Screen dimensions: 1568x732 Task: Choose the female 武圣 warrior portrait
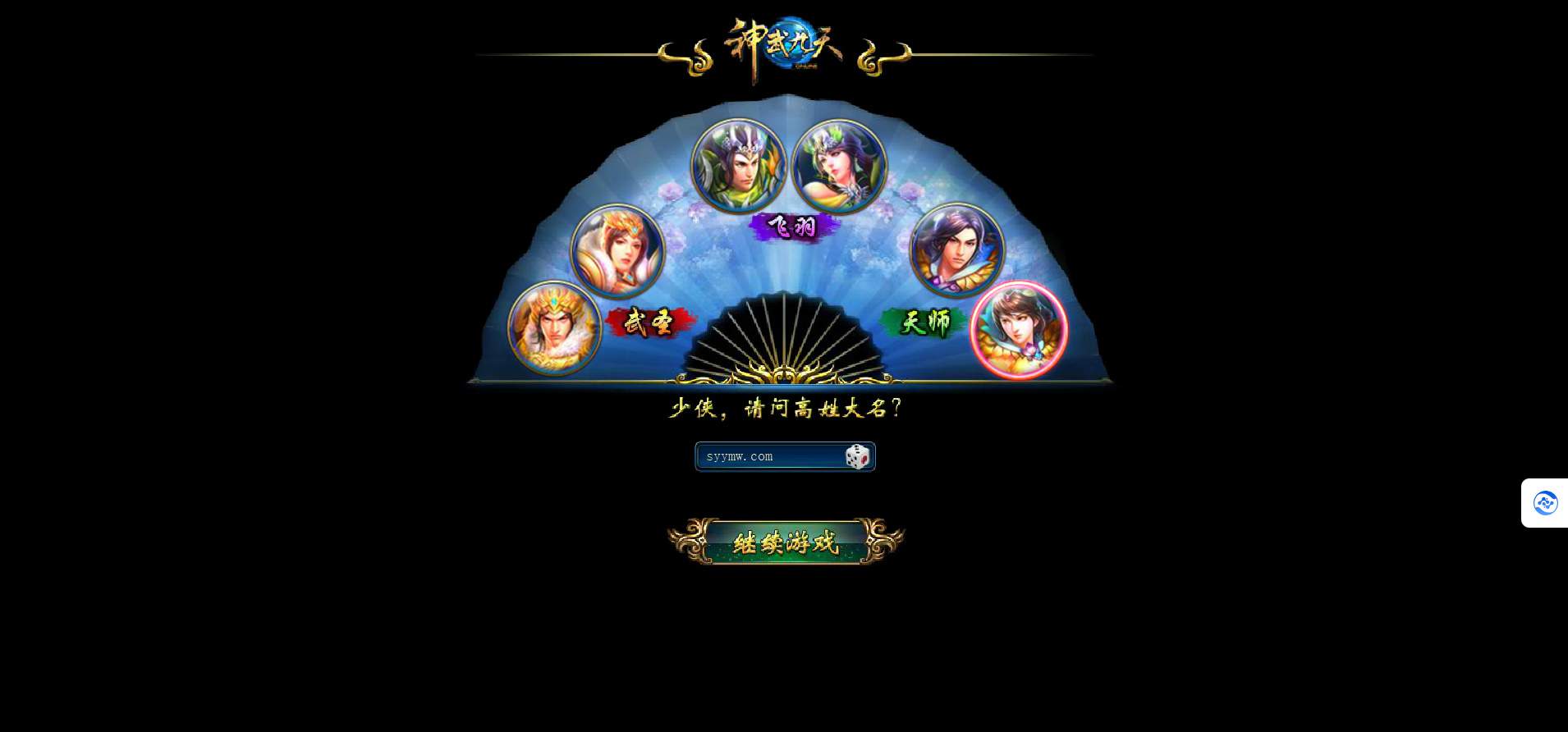tap(617, 250)
